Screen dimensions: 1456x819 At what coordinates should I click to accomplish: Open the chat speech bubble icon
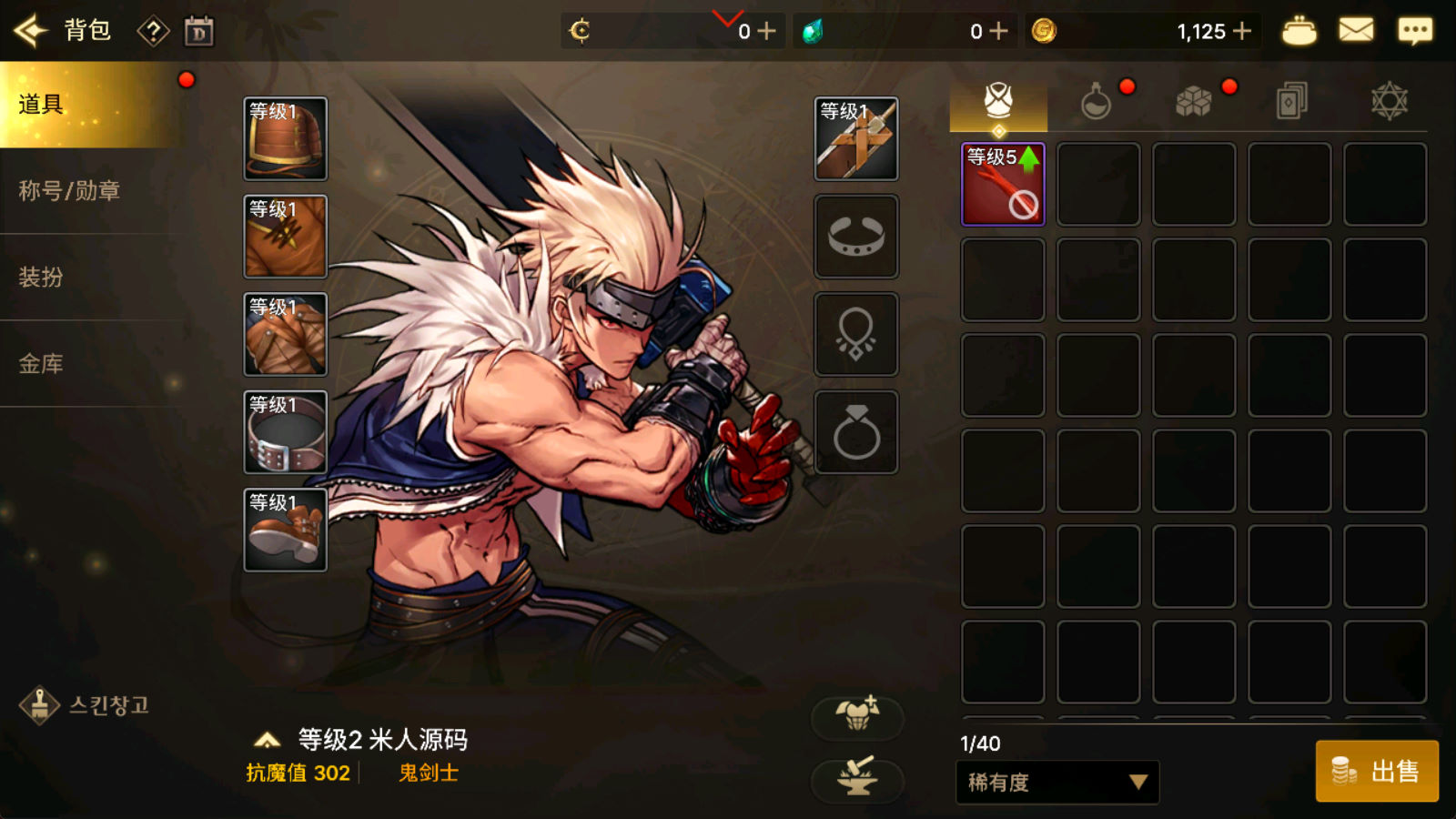[x=1414, y=31]
